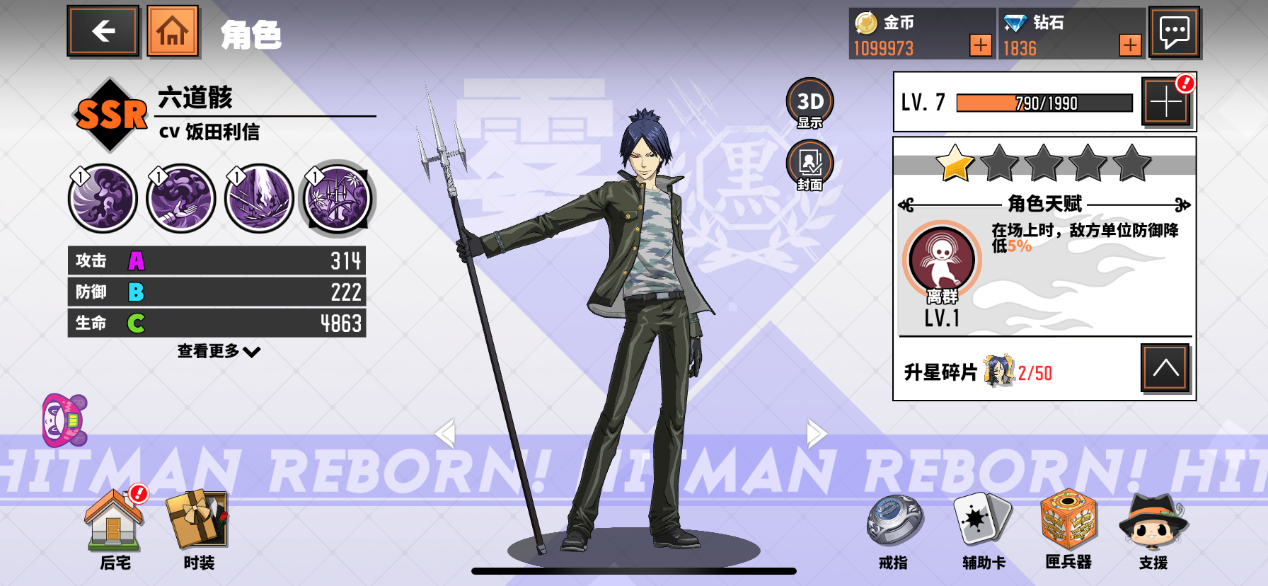The width and height of the screenshot is (1268, 586).
Task: Open the 封面 cover option
Action: (x=809, y=165)
